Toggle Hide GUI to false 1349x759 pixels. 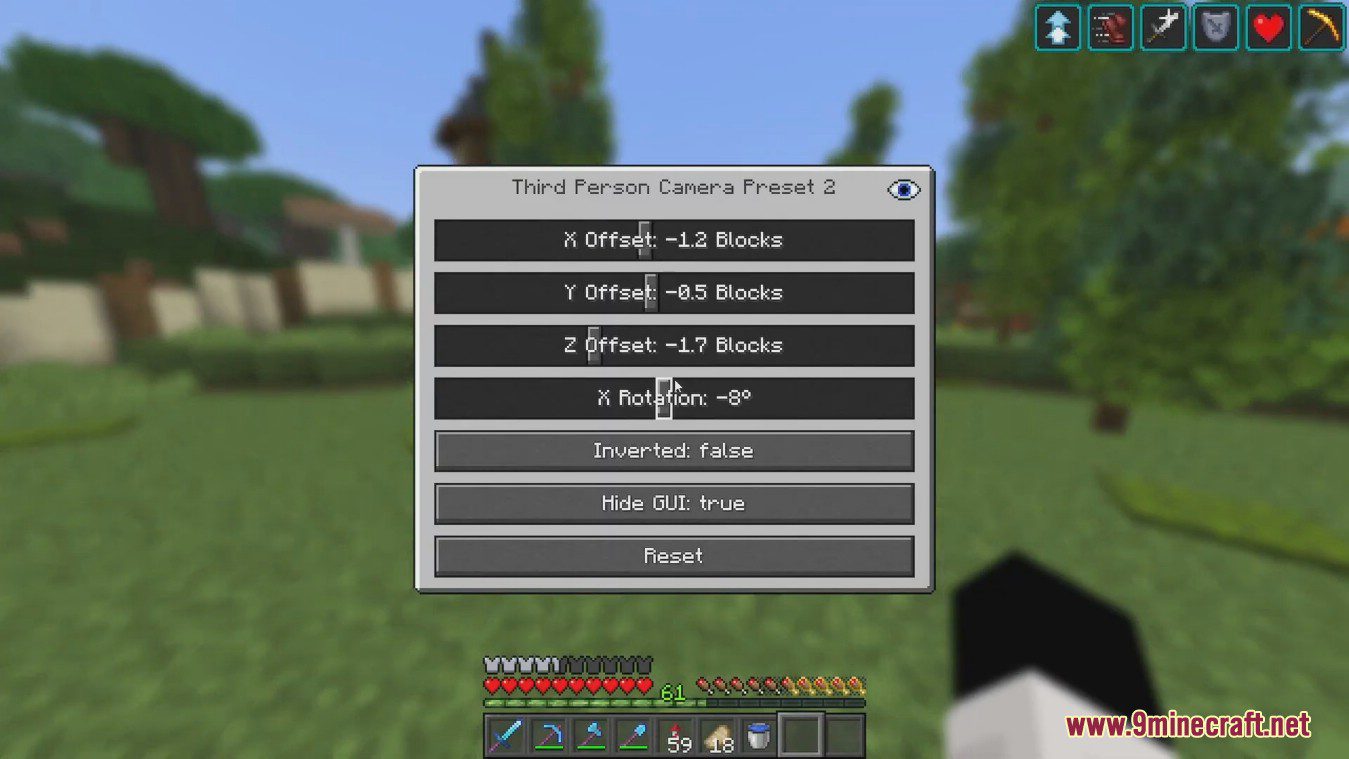pyautogui.click(x=673, y=503)
